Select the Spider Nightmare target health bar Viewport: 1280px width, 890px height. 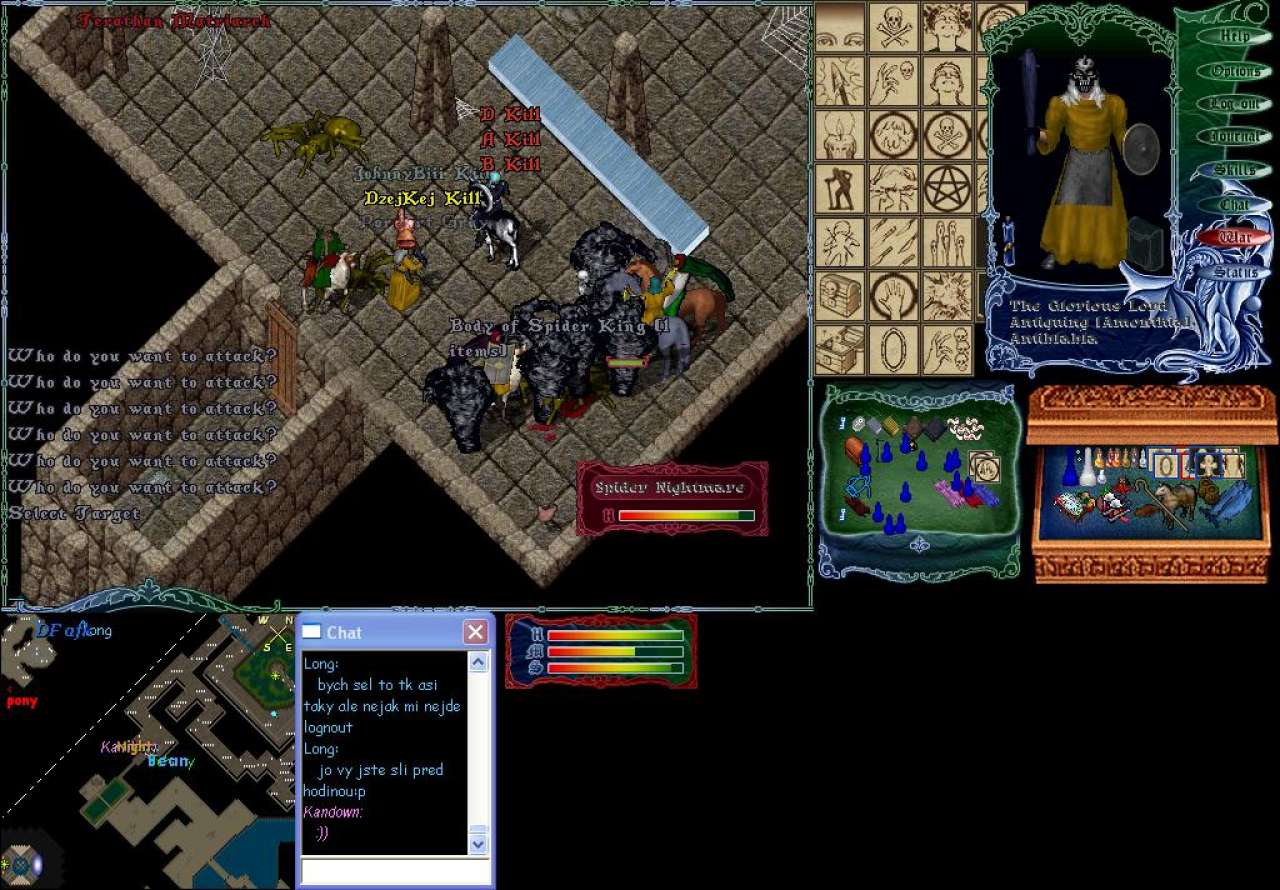[672, 498]
